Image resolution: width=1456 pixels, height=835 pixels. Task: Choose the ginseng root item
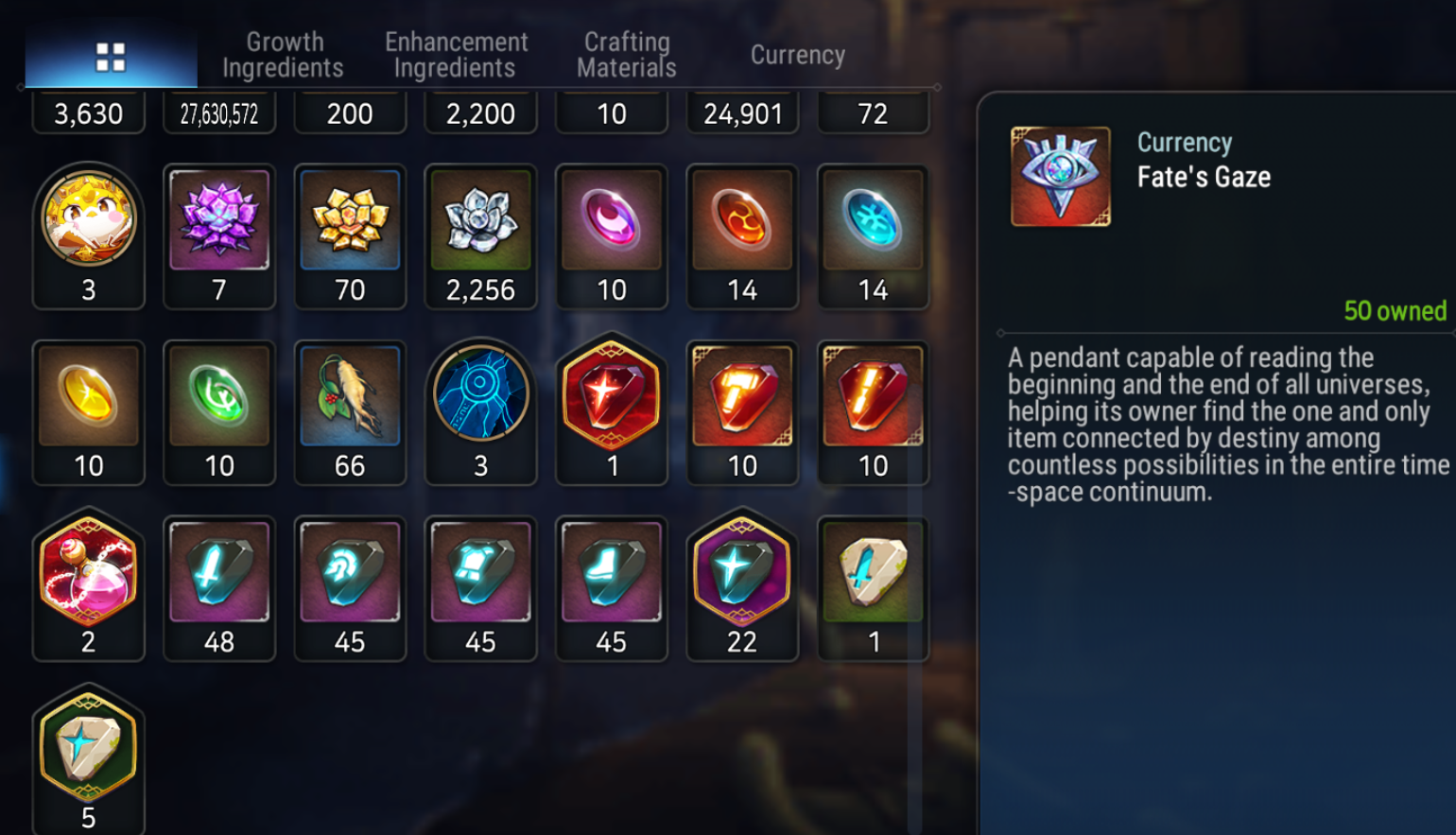pos(350,397)
